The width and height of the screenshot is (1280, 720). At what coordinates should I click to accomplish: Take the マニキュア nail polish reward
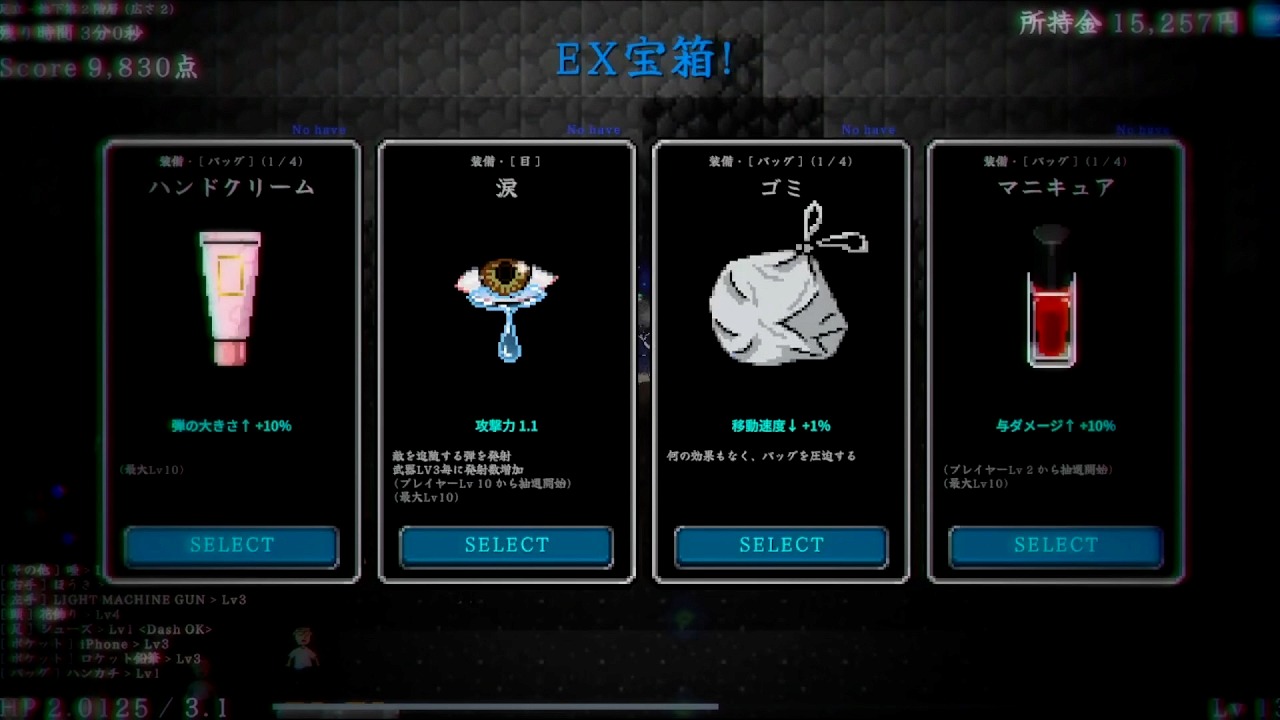pyautogui.click(x=1055, y=546)
